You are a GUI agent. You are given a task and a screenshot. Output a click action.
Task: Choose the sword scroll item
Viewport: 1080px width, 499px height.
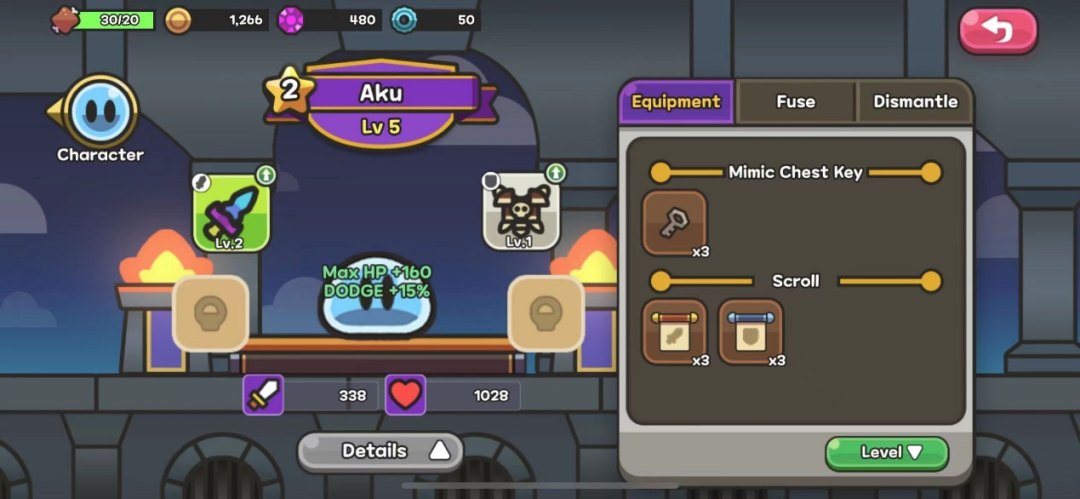[674, 331]
